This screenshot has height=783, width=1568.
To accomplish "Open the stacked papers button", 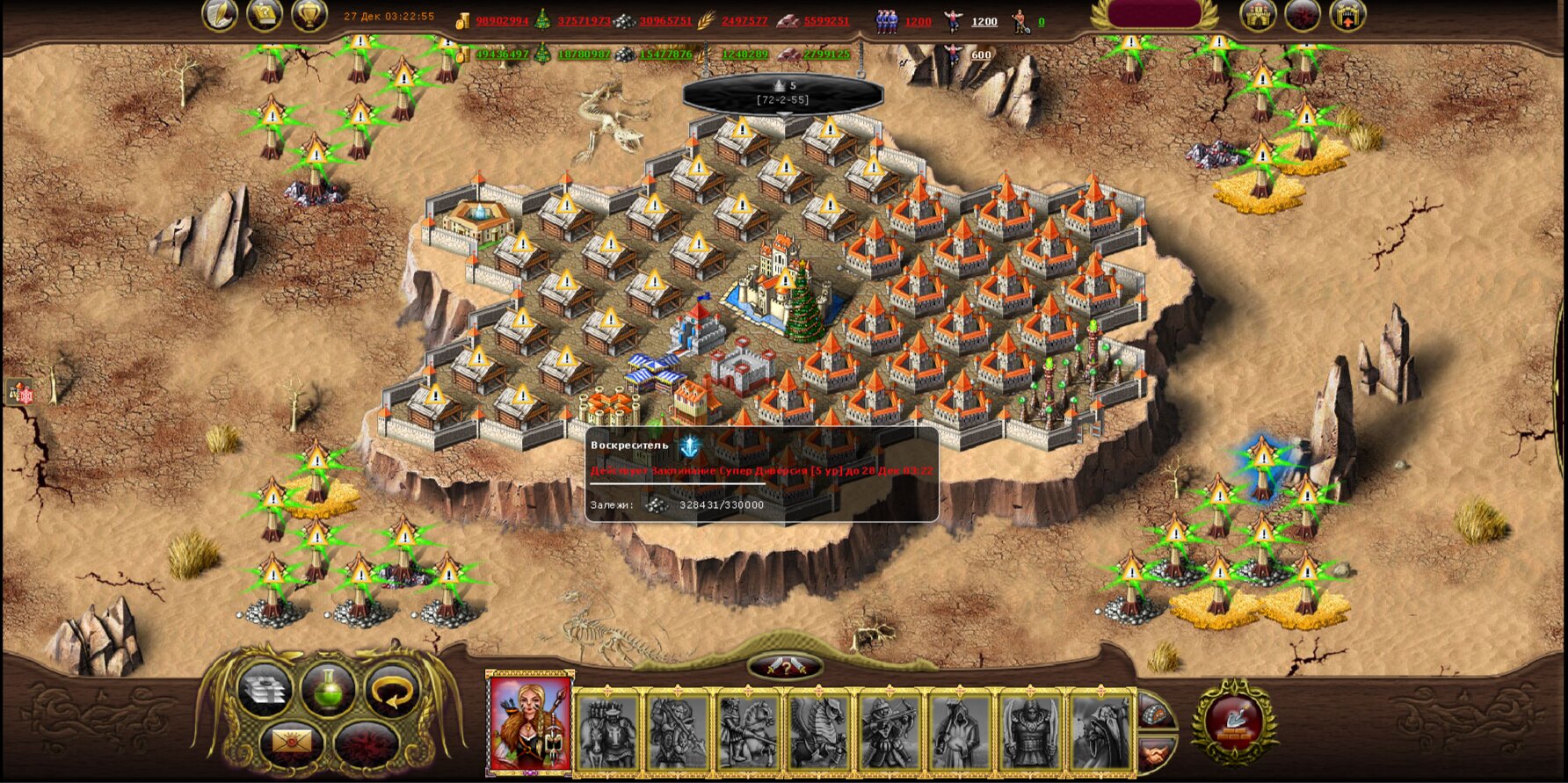I will pyautogui.click(x=265, y=689).
